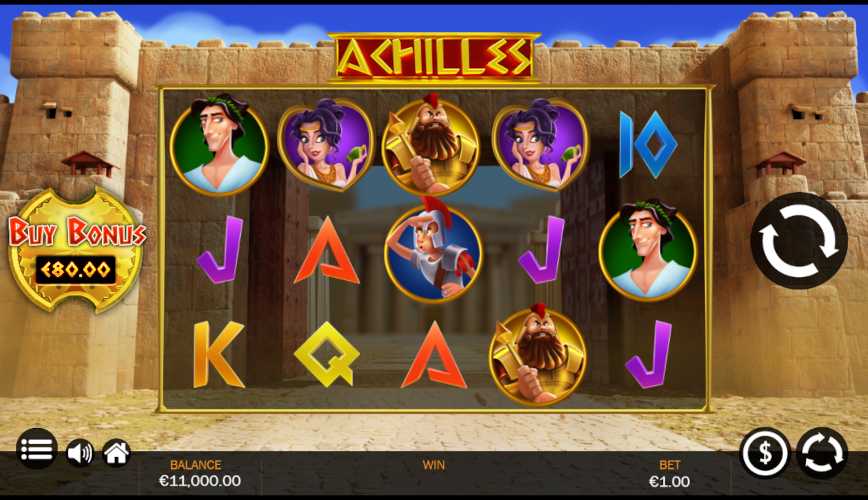This screenshot has height=500, width=868.
Task: Open the bet settings coin button
Action: [x=764, y=453]
